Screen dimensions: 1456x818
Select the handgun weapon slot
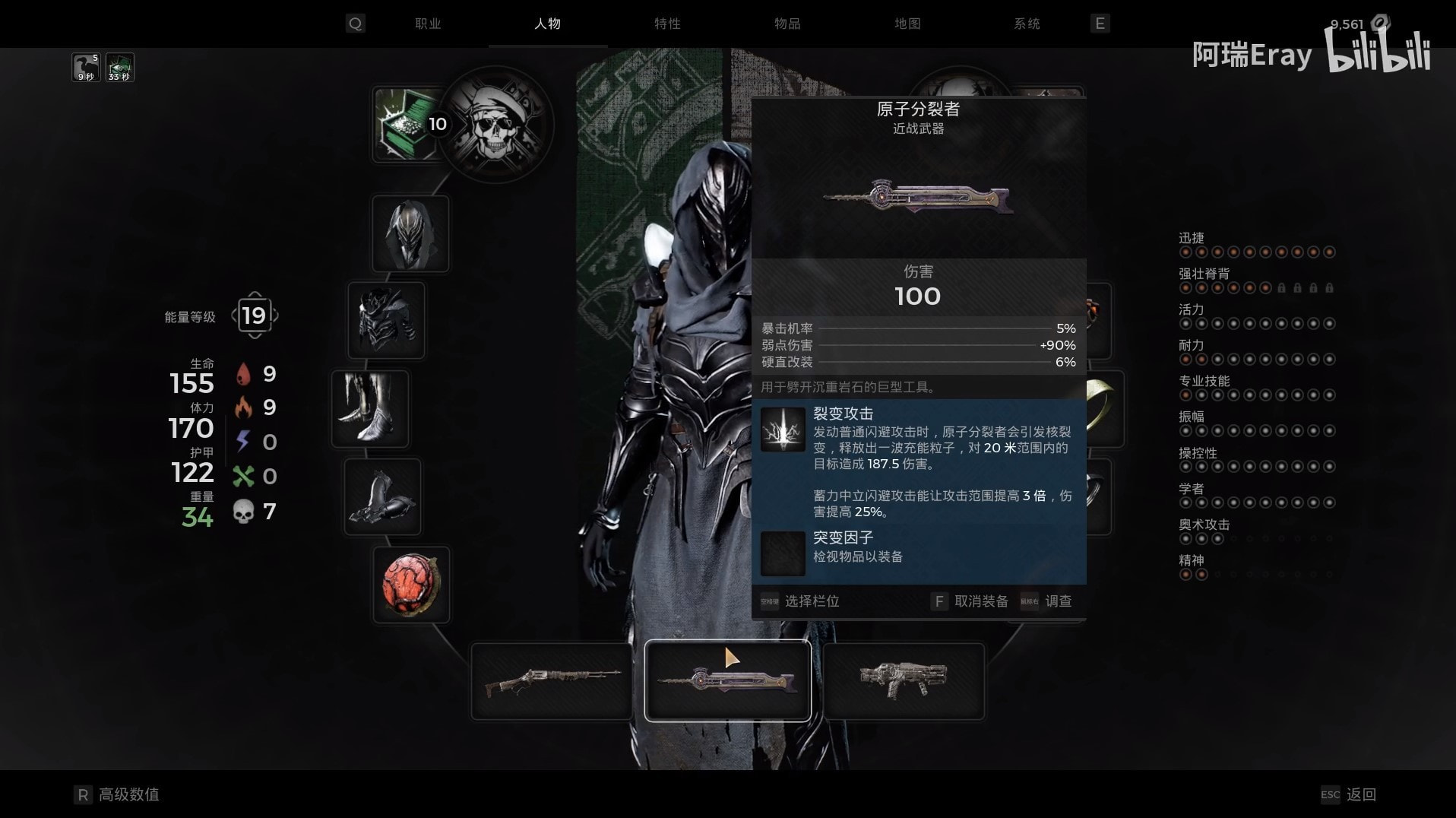(x=904, y=681)
